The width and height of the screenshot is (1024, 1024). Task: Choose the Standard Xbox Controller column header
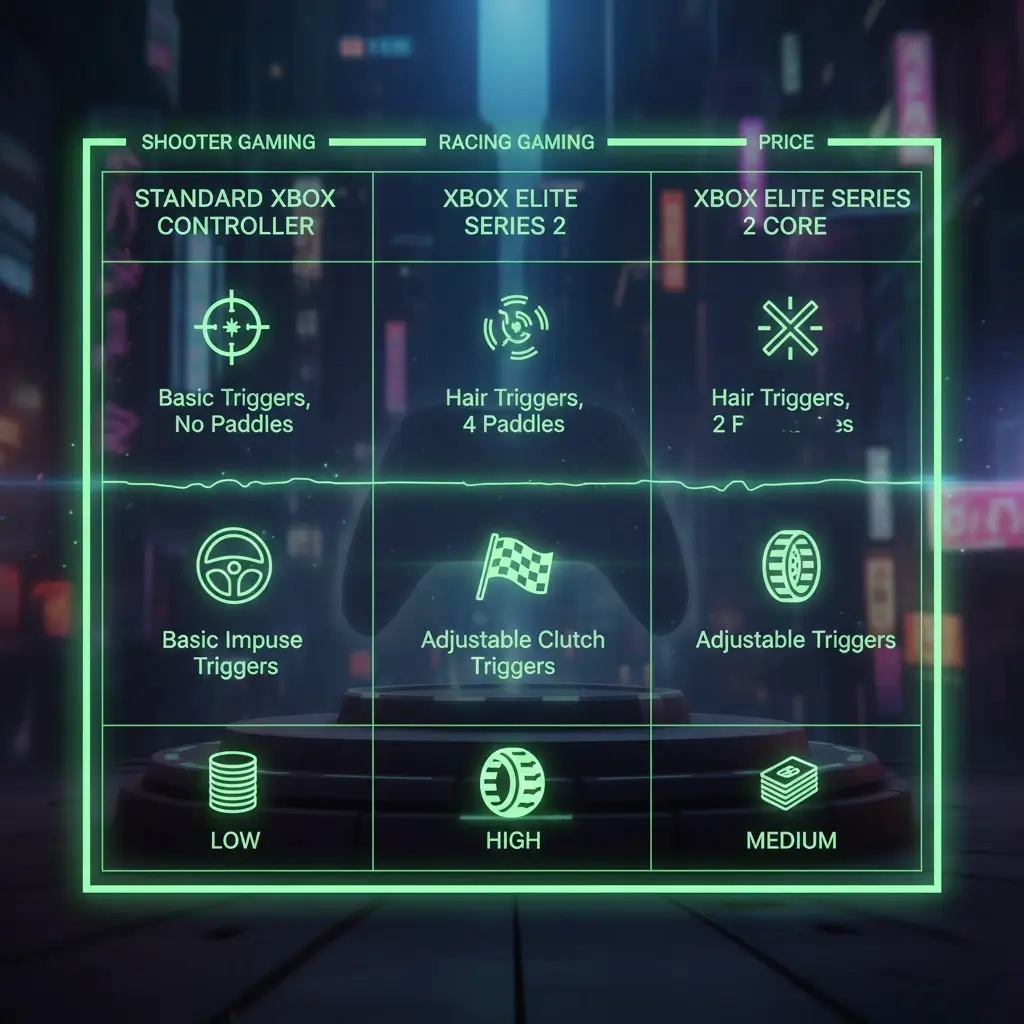(x=235, y=212)
